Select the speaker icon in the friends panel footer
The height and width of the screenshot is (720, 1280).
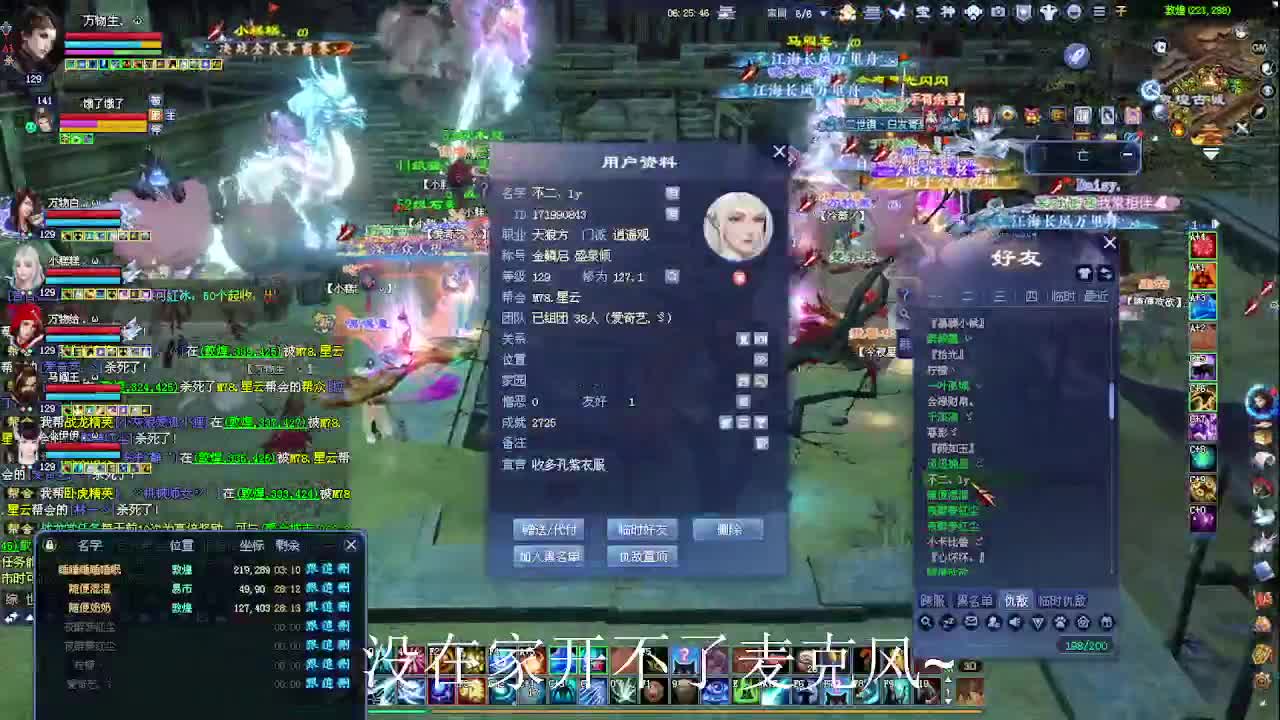pos(1015,621)
